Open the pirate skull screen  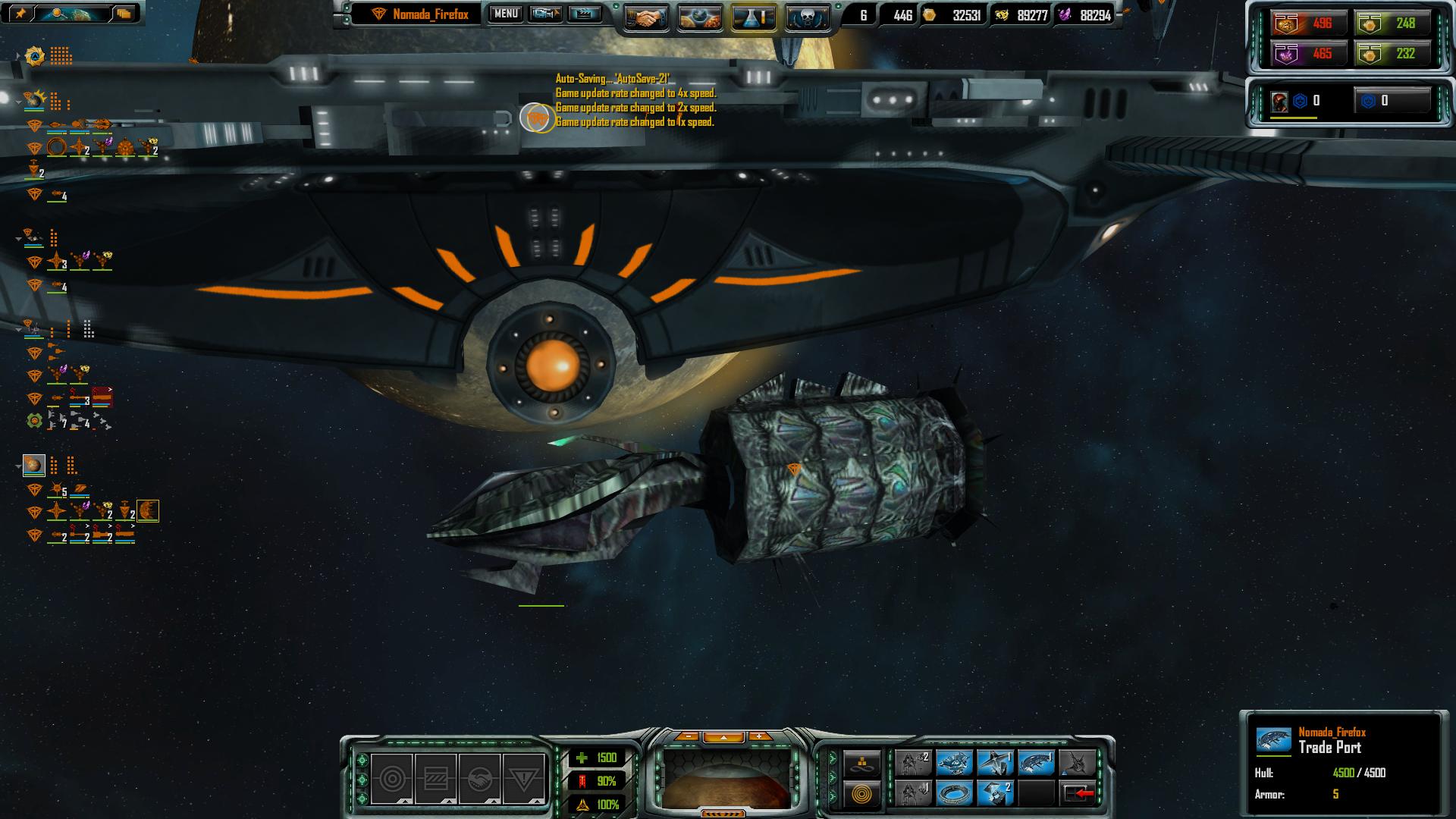[x=806, y=17]
